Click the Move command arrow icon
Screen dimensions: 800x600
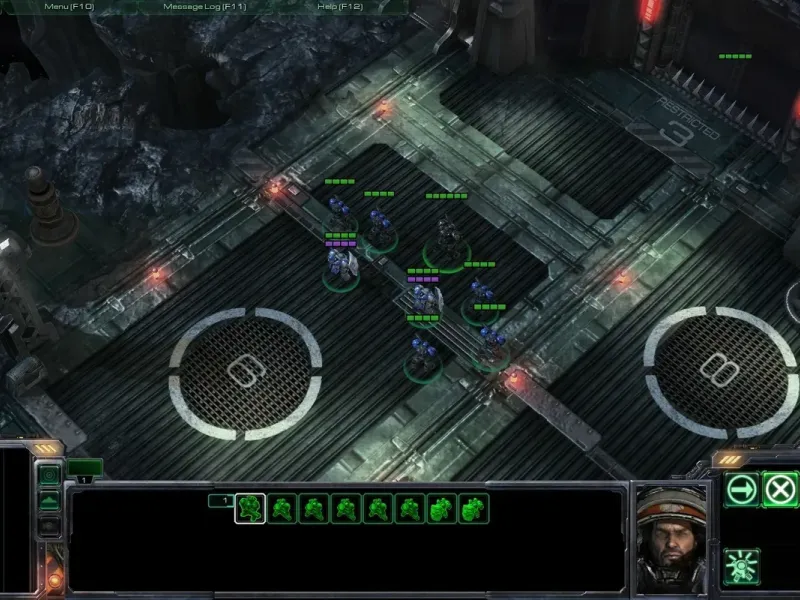click(x=742, y=490)
